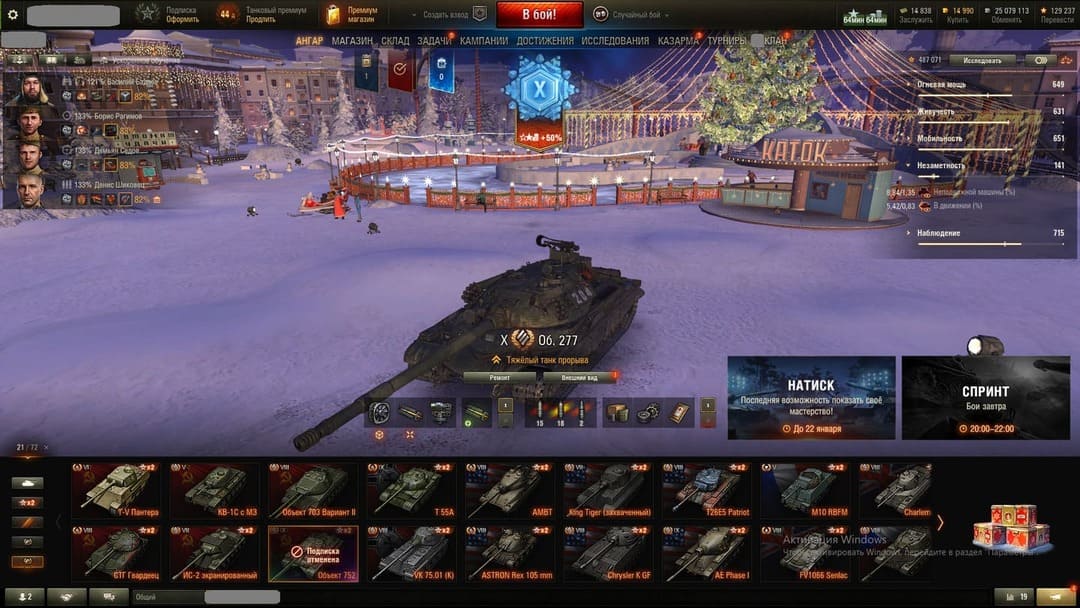Open the Достижения tab
This screenshot has width=1080, height=608.
545,41
